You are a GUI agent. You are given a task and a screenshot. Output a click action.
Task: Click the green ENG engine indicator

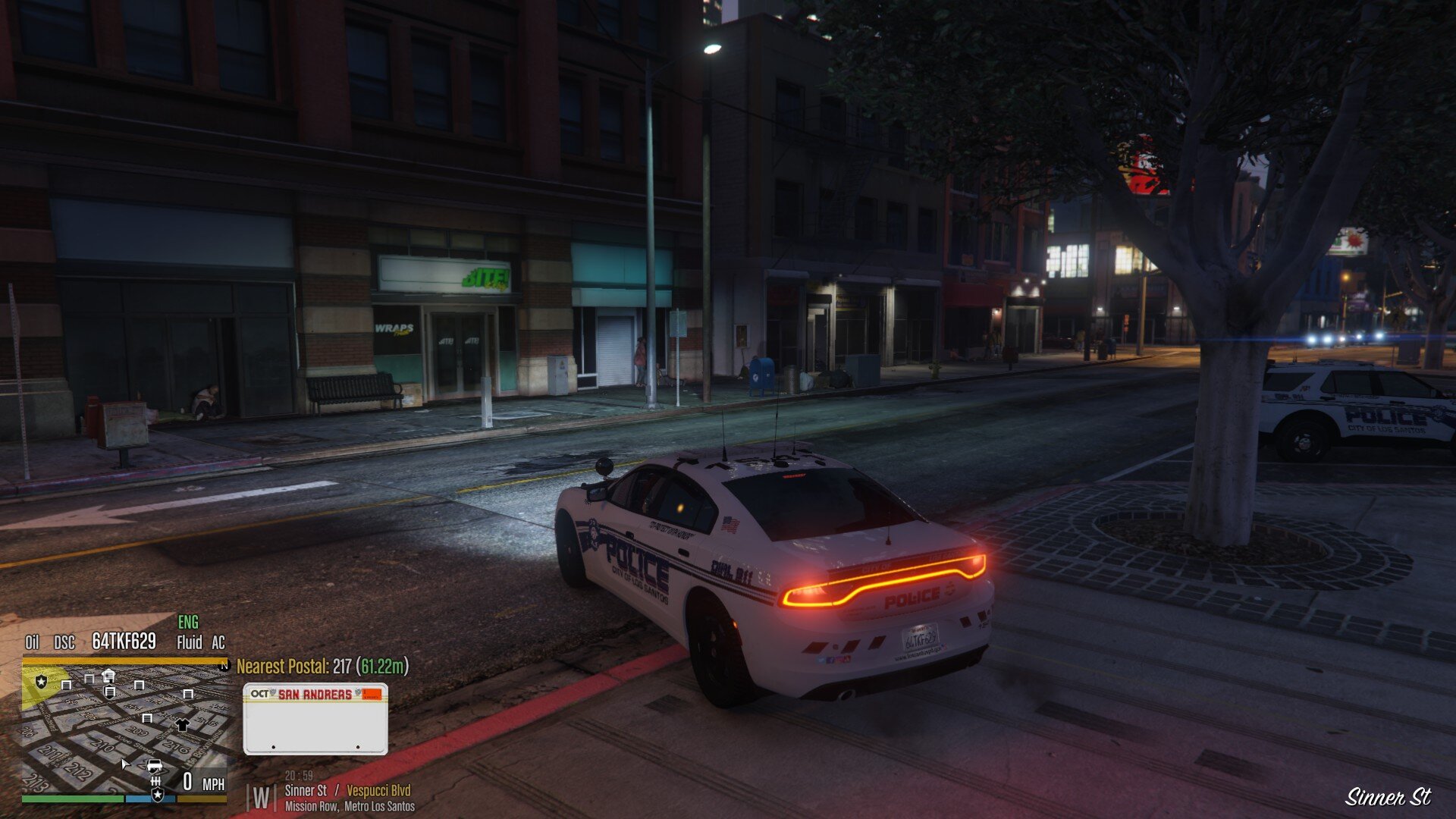pyautogui.click(x=188, y=623)
